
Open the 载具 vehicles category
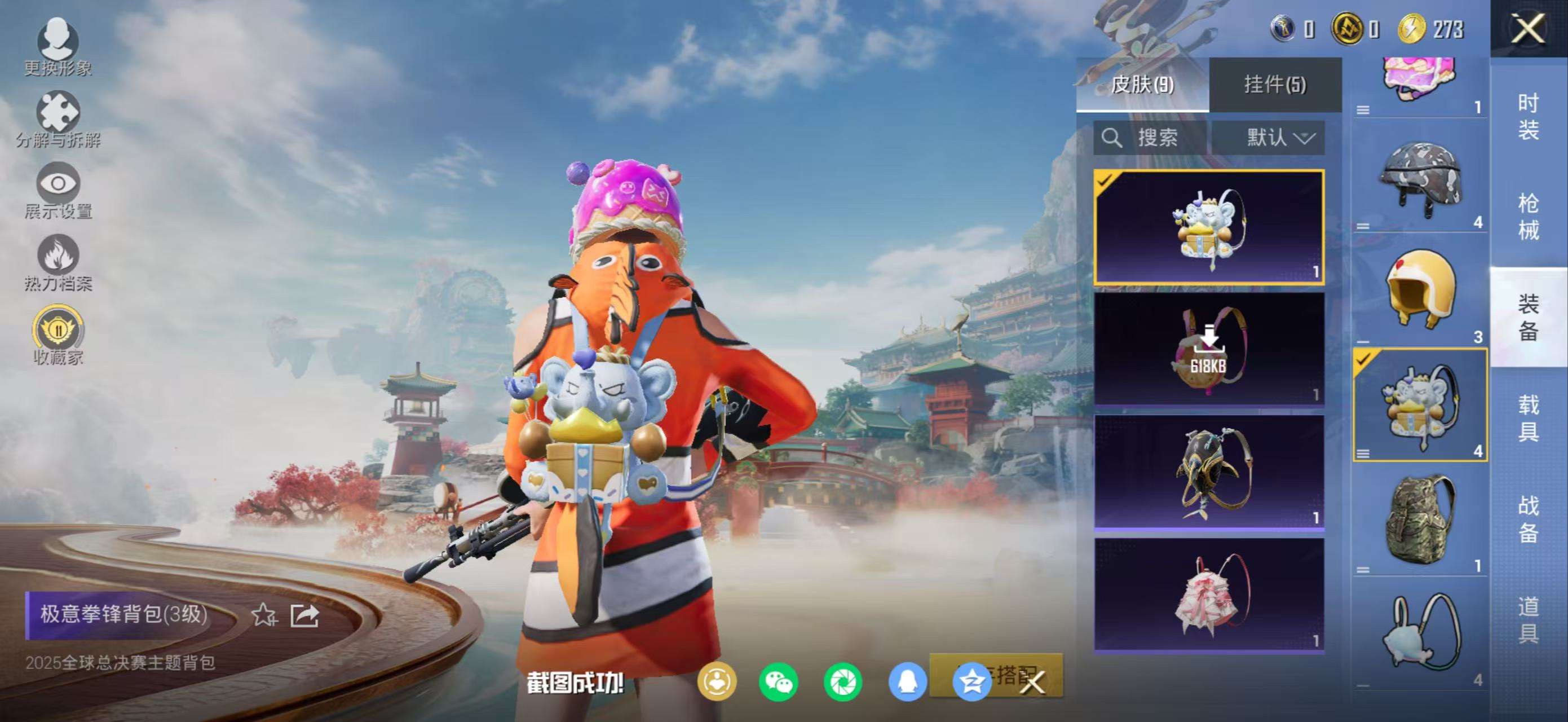(1528, 417)
